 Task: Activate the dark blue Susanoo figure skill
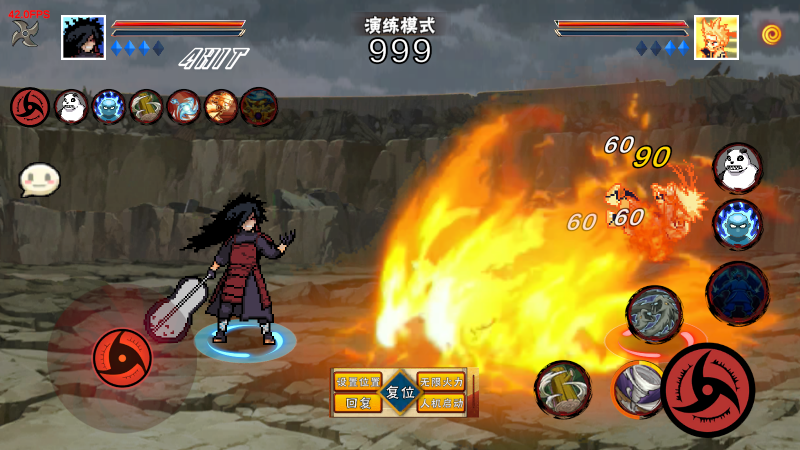coord(738,292)
